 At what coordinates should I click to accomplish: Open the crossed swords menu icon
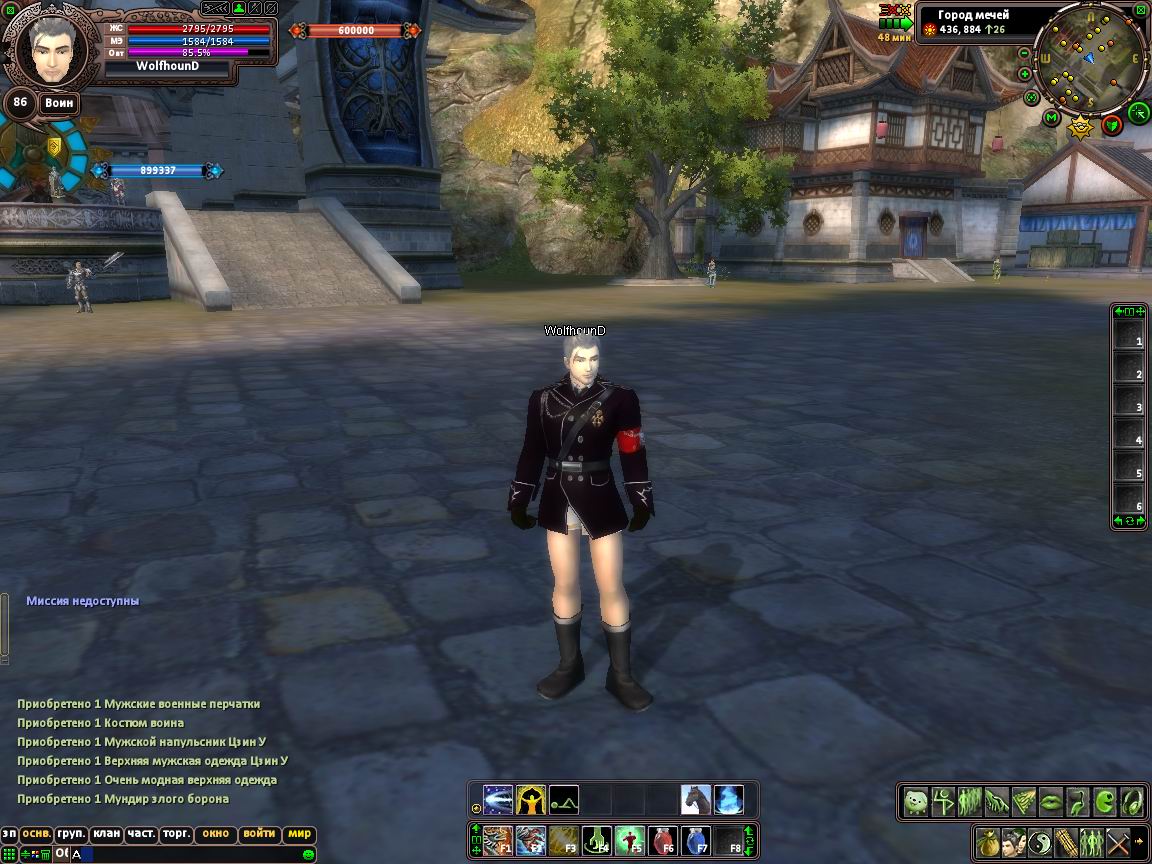(1118, 840)
